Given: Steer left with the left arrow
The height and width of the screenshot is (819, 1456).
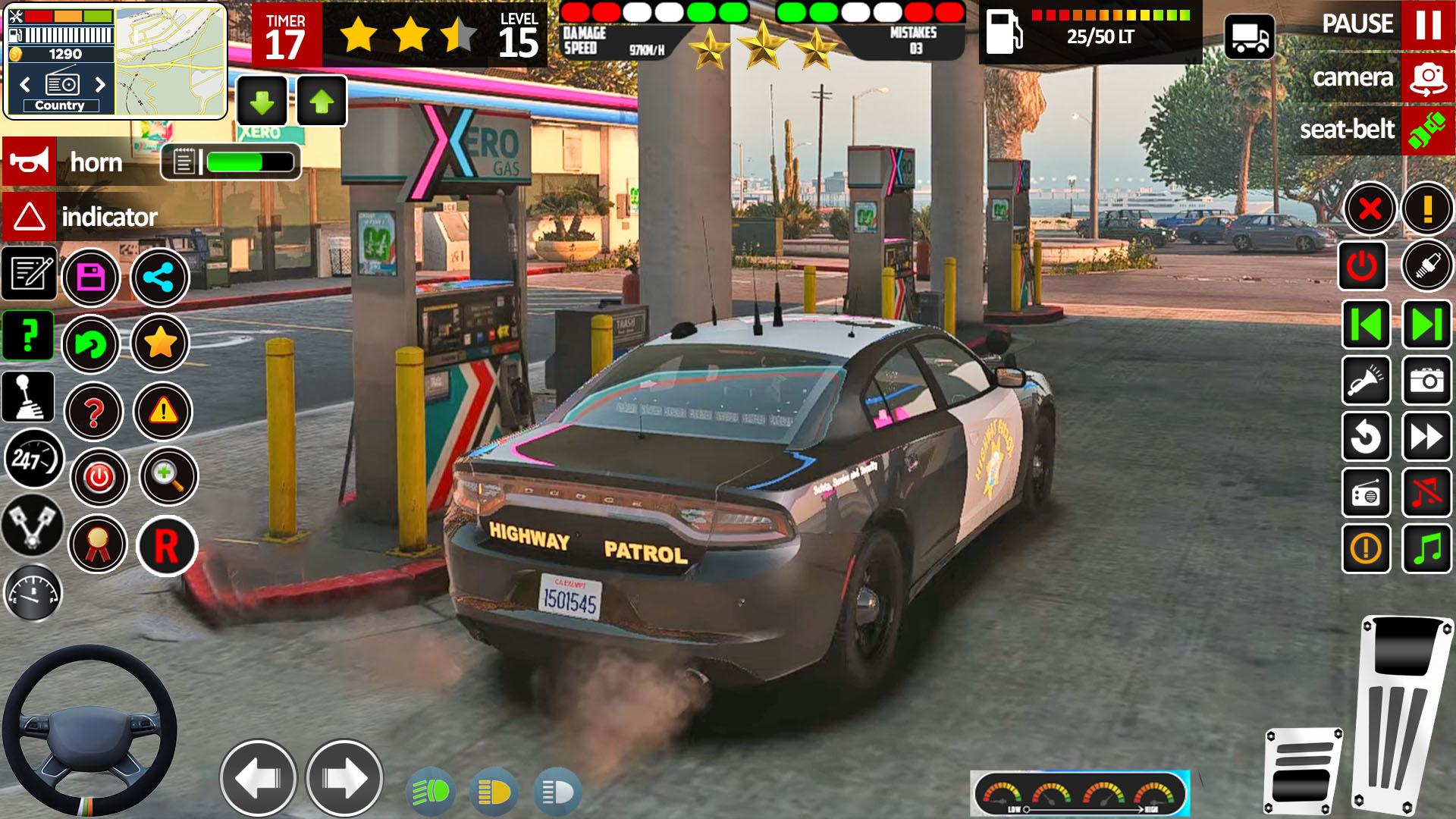Looking at the screenshot, I should click(258, 778).
